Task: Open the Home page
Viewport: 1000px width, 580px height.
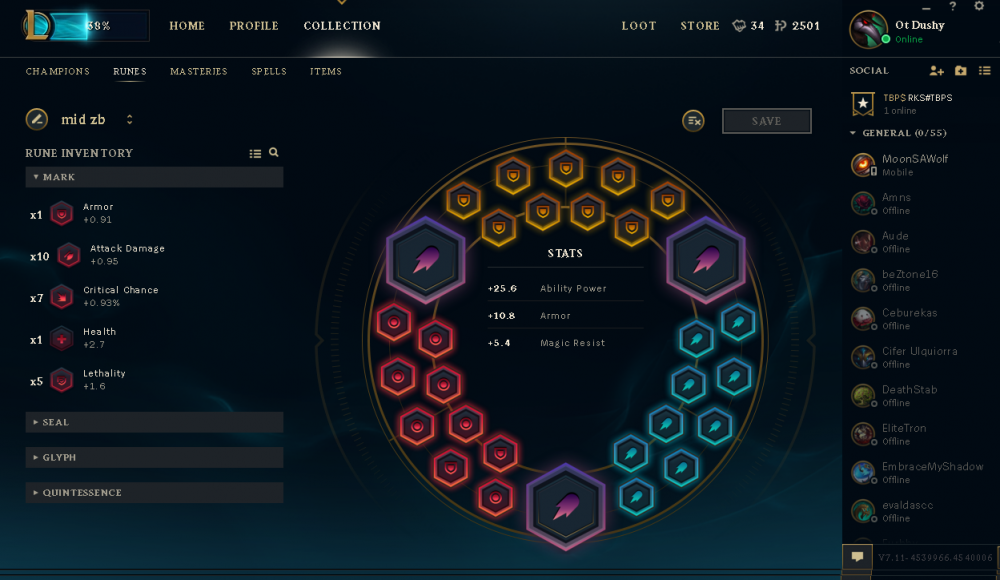Action: tap(187, 26)
